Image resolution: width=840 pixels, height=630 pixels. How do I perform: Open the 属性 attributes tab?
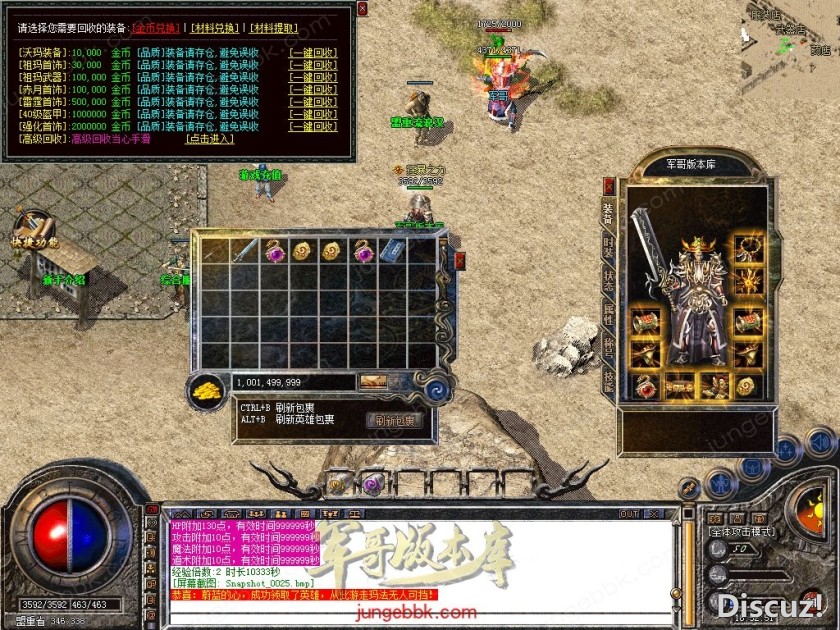[x=608, y=314]
